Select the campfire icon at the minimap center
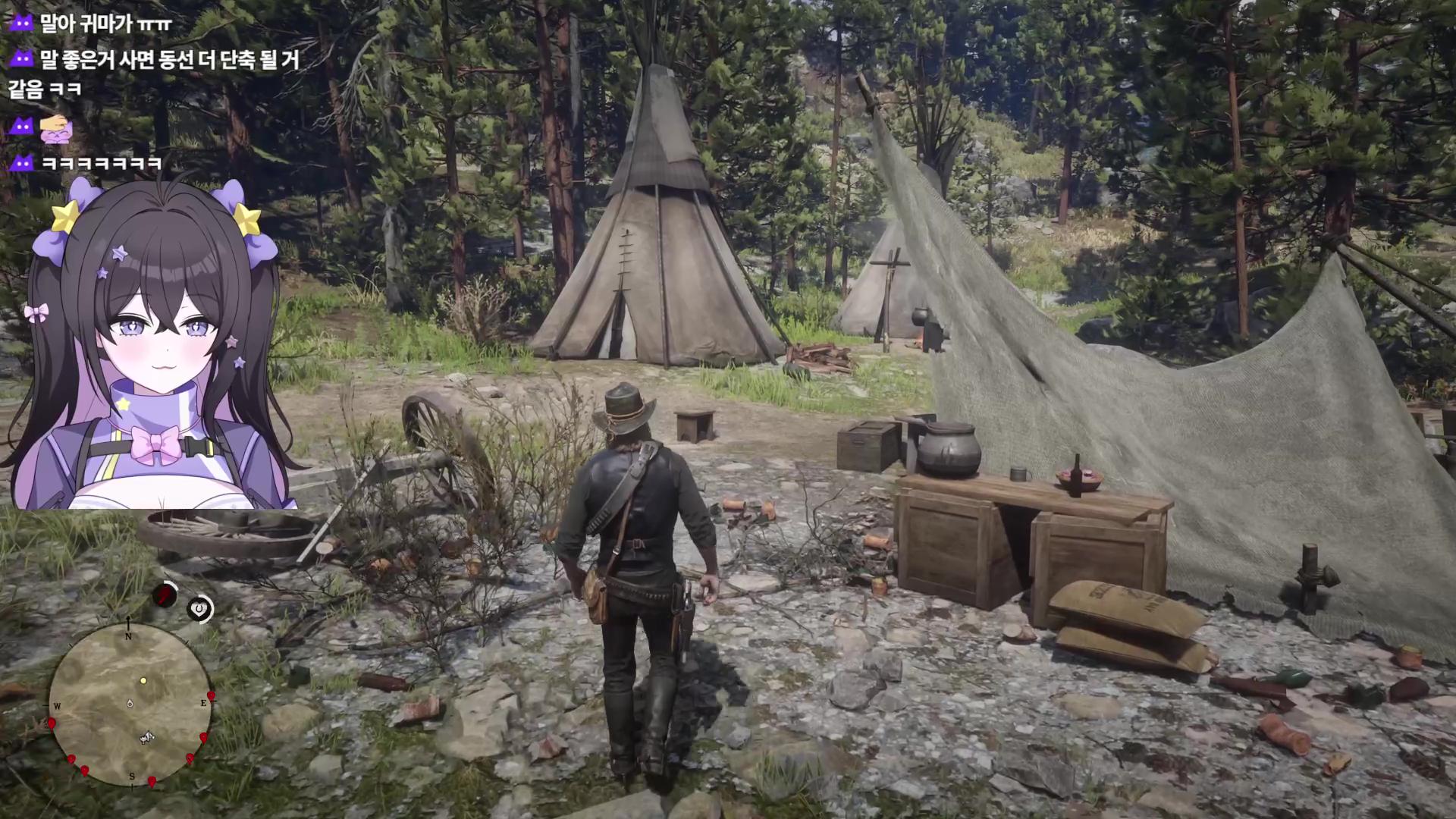 pyautogui.click(x=130, y=704)
